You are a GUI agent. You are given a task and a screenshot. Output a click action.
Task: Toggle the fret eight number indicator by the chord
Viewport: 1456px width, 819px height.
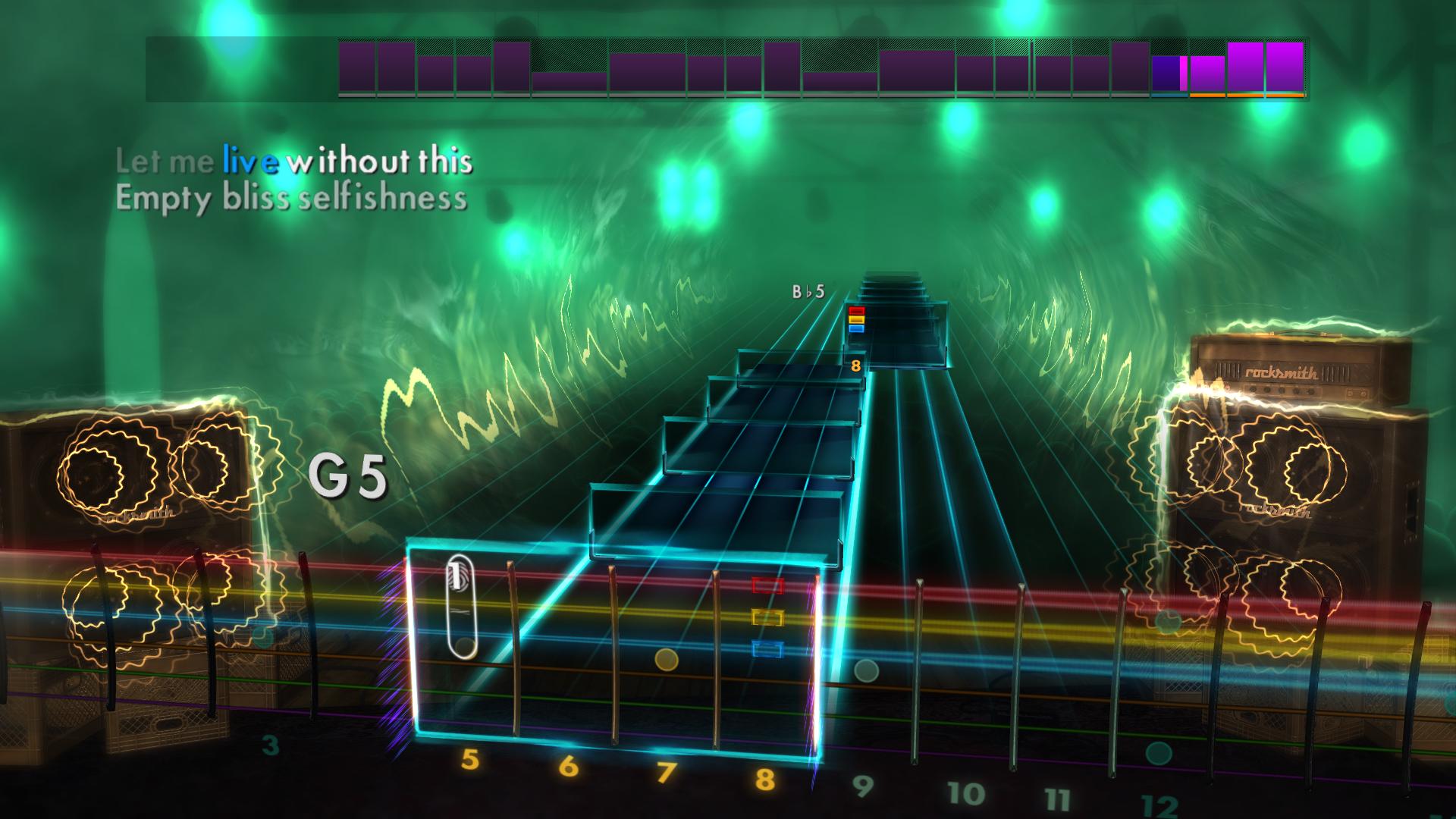[x=856, y=367]
